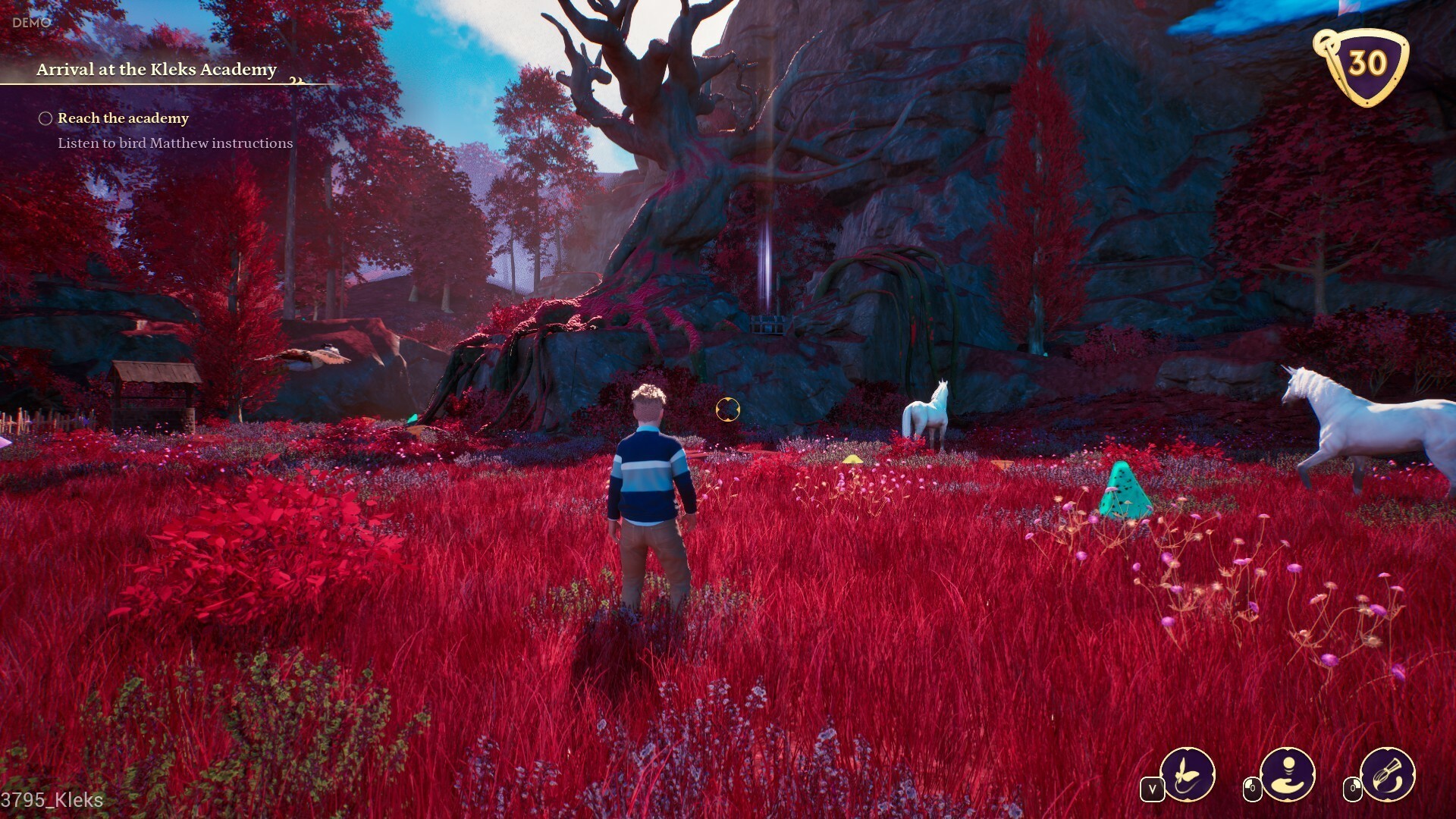Activate the butterfly ability icon
1456x819 pixels.
[x=1187, y=774]
